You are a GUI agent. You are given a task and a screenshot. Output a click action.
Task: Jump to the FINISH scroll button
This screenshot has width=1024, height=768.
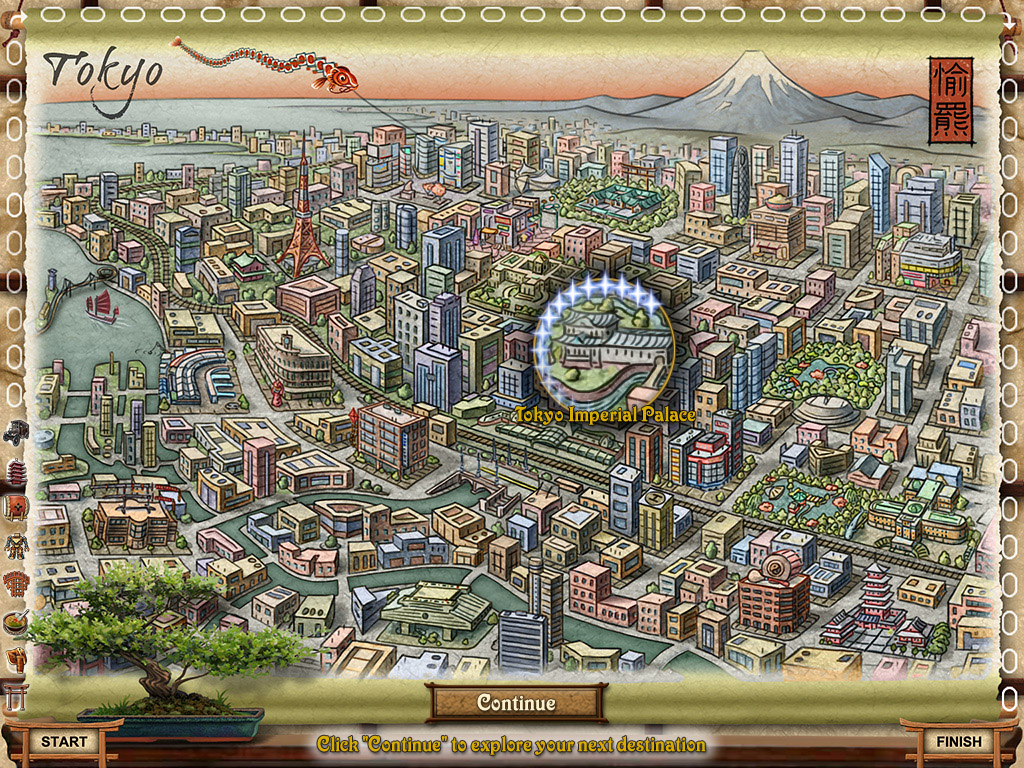[958, 741]
